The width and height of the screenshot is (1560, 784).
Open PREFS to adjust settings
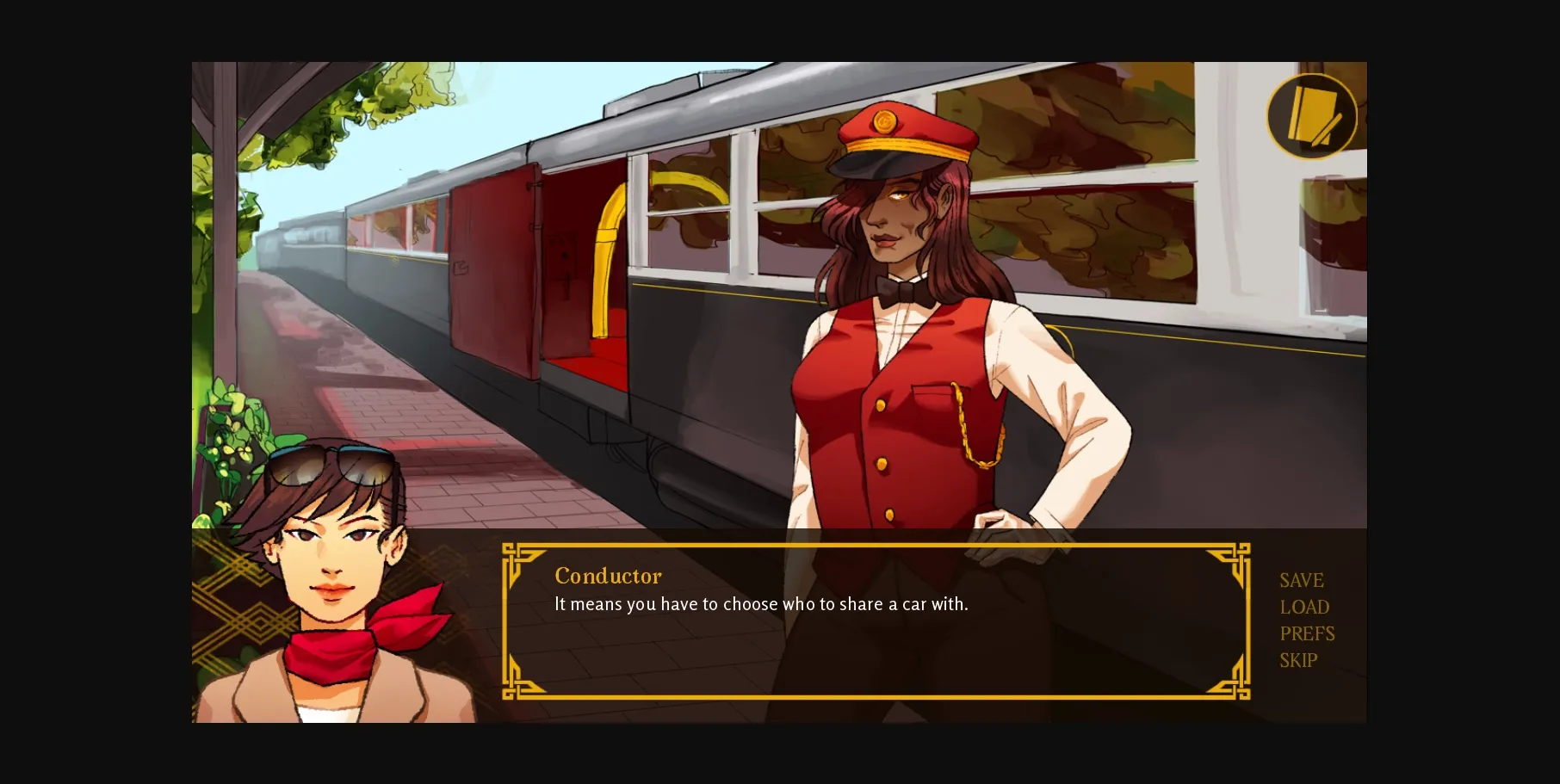(1307, 633)
